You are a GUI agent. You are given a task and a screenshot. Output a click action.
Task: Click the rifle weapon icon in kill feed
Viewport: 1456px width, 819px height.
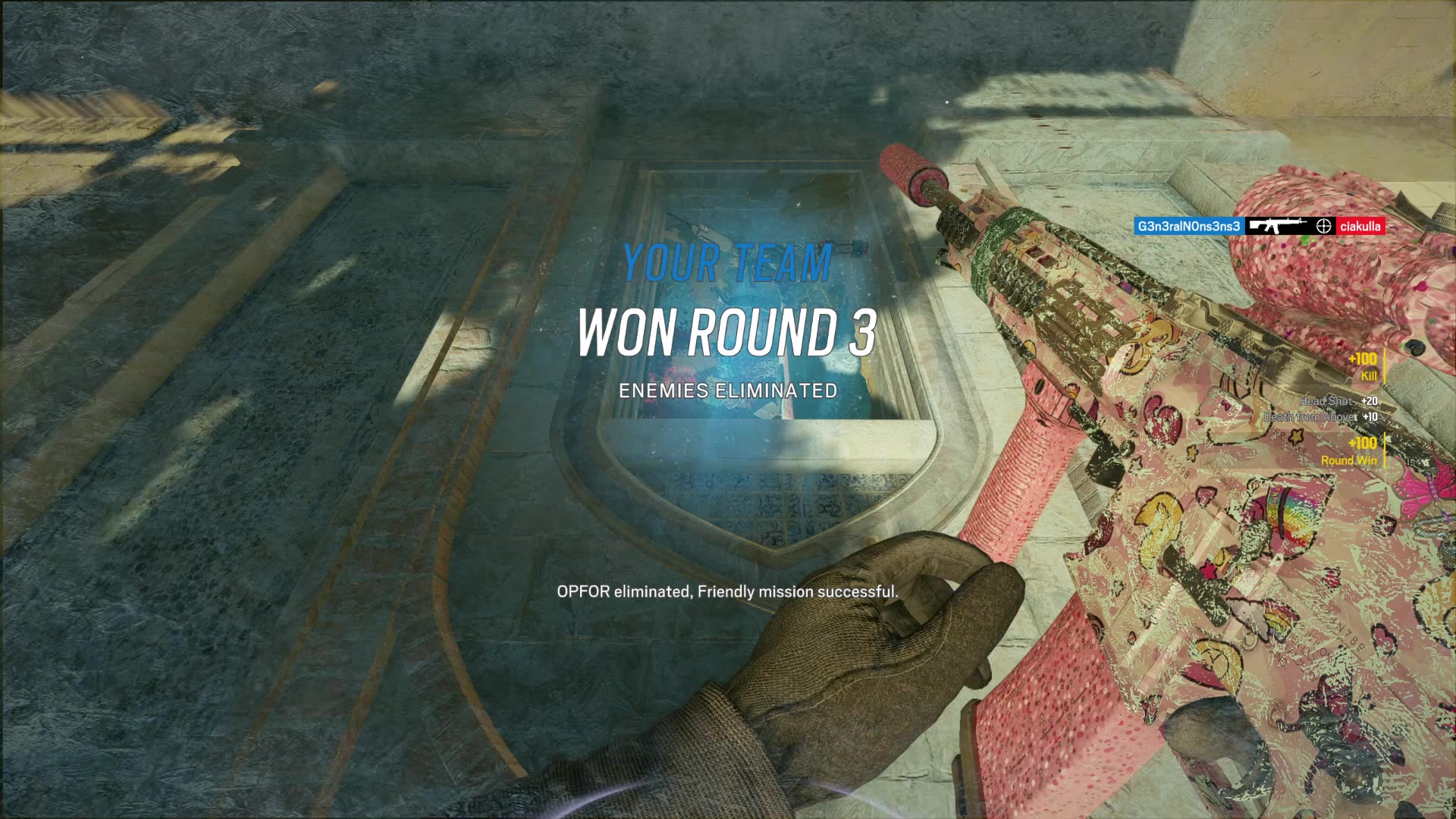click(1279, 226)
